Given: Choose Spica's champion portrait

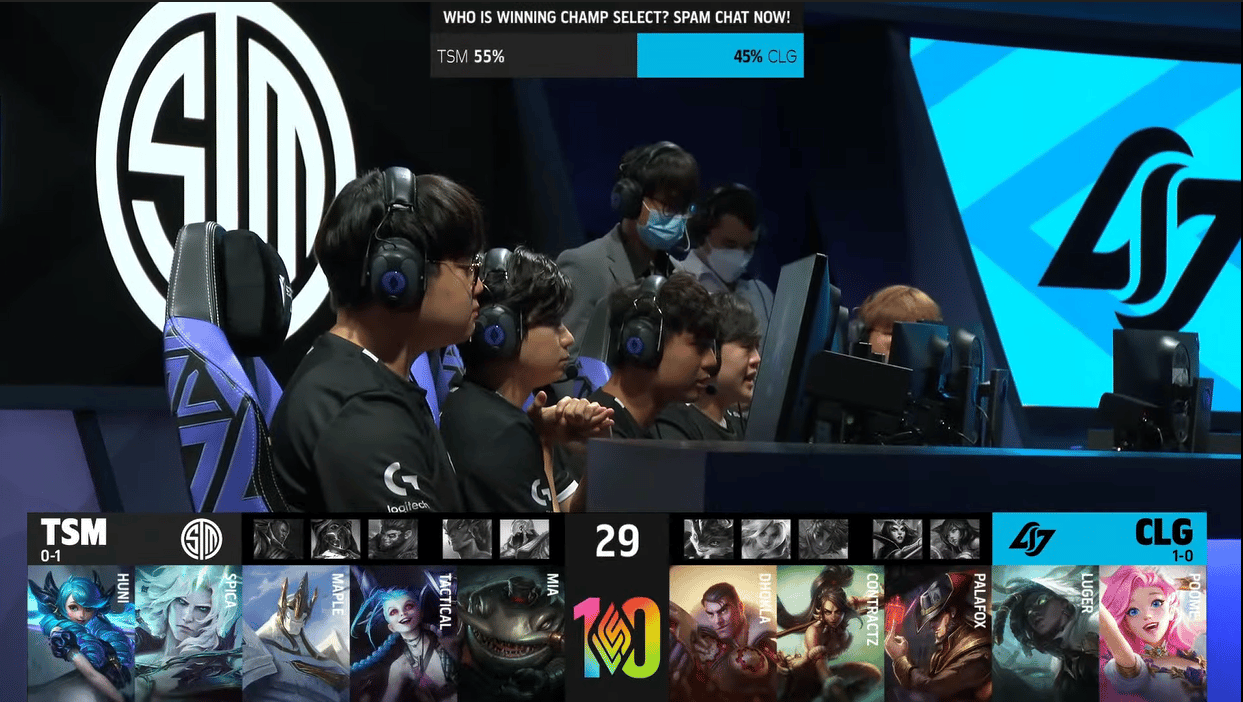Looking at the screenshot, I should coord(188,632).
